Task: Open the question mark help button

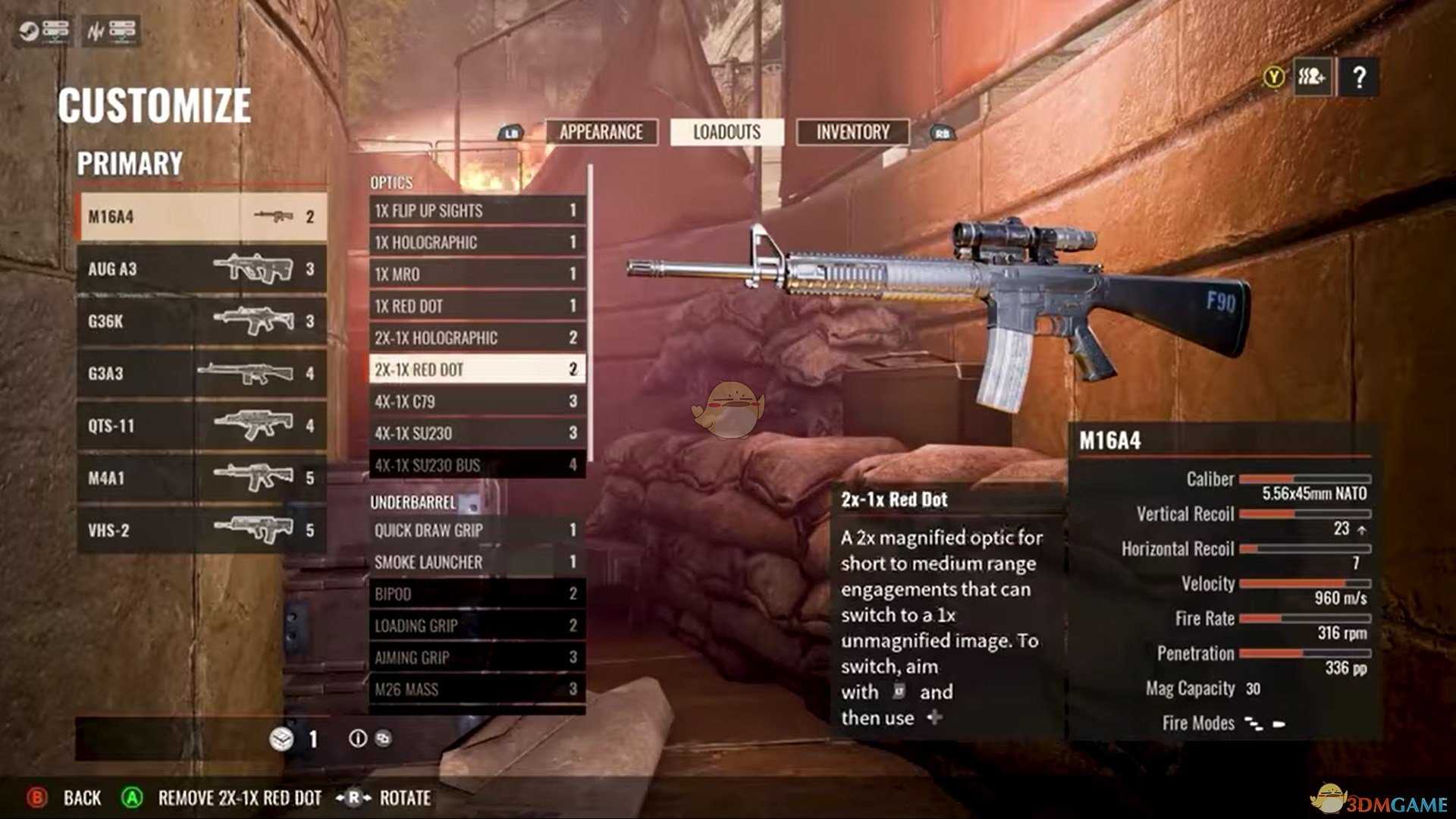Action: click(x=1359, y=77)
